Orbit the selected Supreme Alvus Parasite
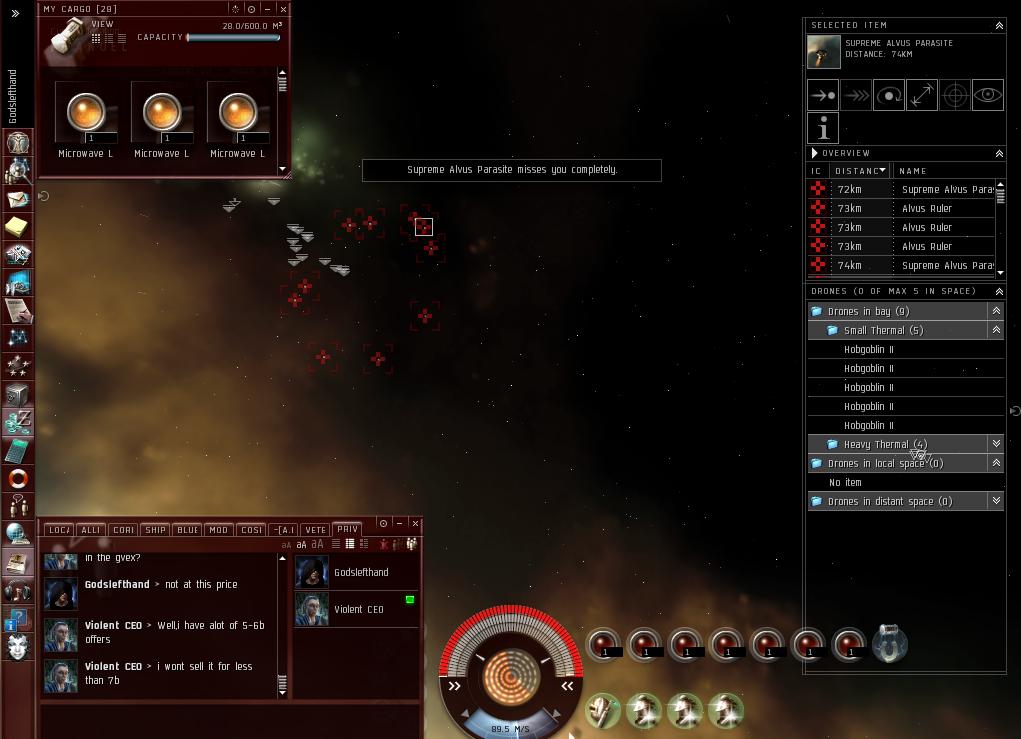 [x=889, y=96]
